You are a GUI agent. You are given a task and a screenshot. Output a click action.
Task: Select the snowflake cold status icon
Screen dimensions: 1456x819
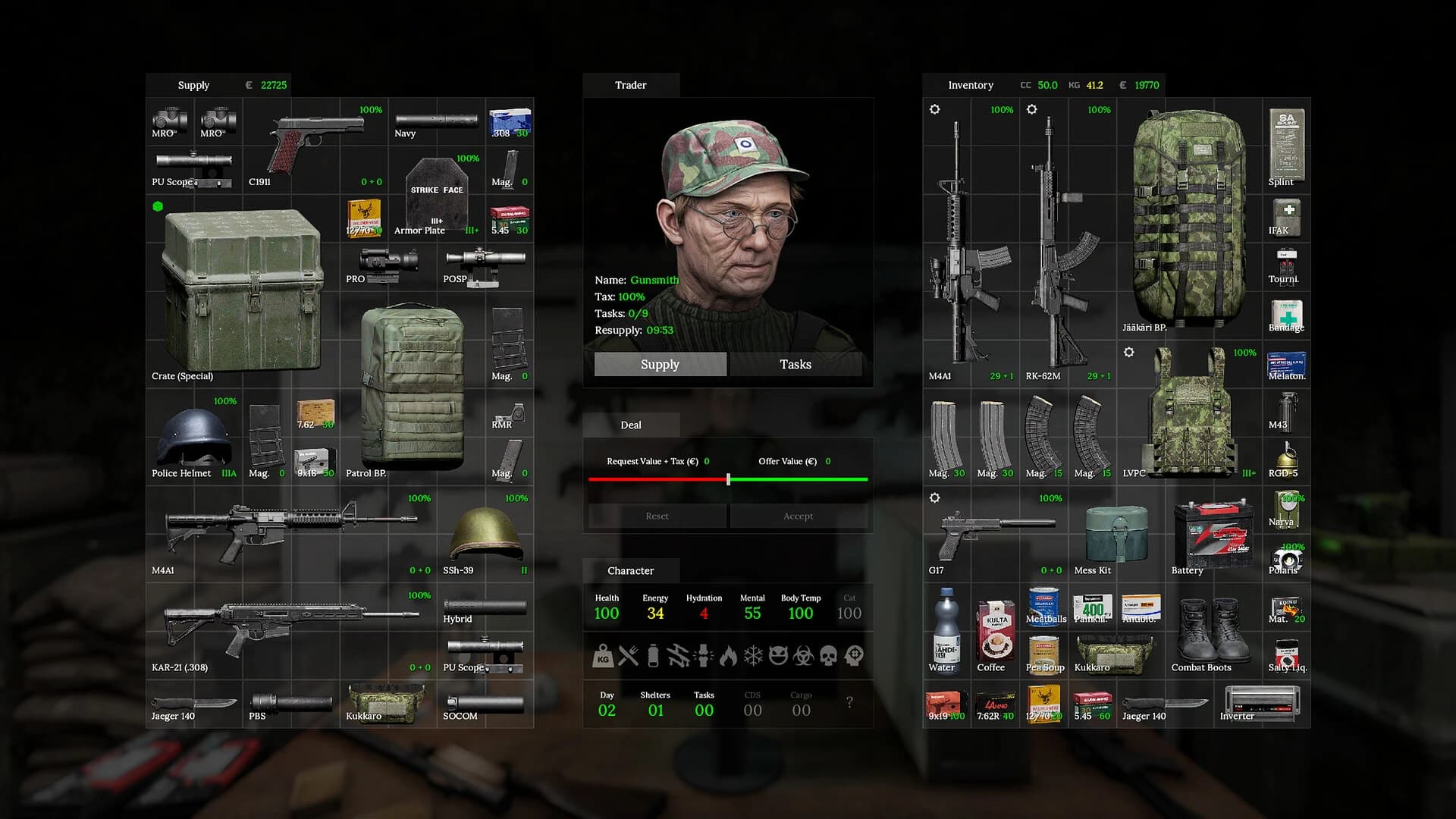754,655
